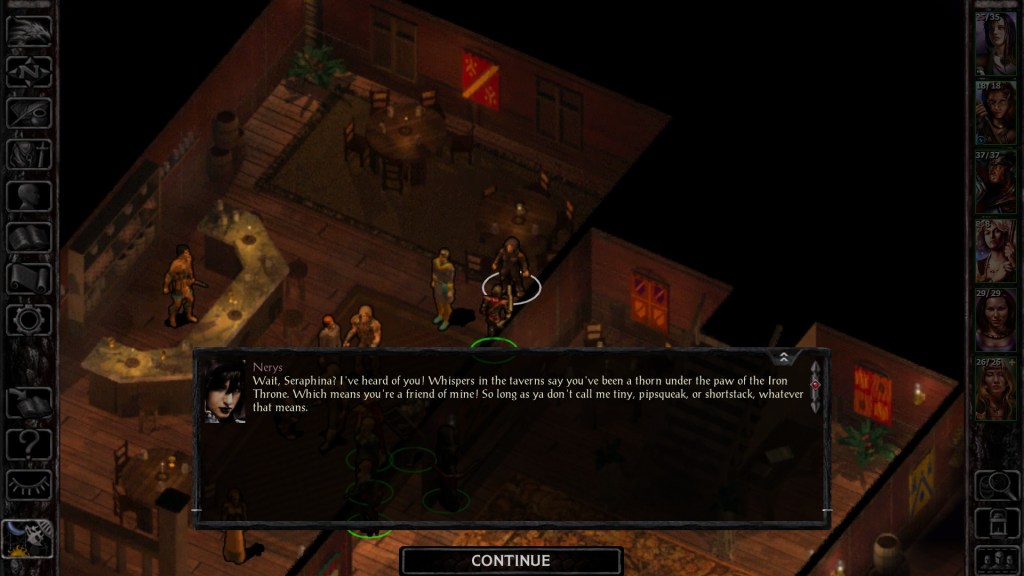This screenshot has width=1024, height=576.
Task: Continue the dialogue with Nerys
Action: (x=510, y=561)
